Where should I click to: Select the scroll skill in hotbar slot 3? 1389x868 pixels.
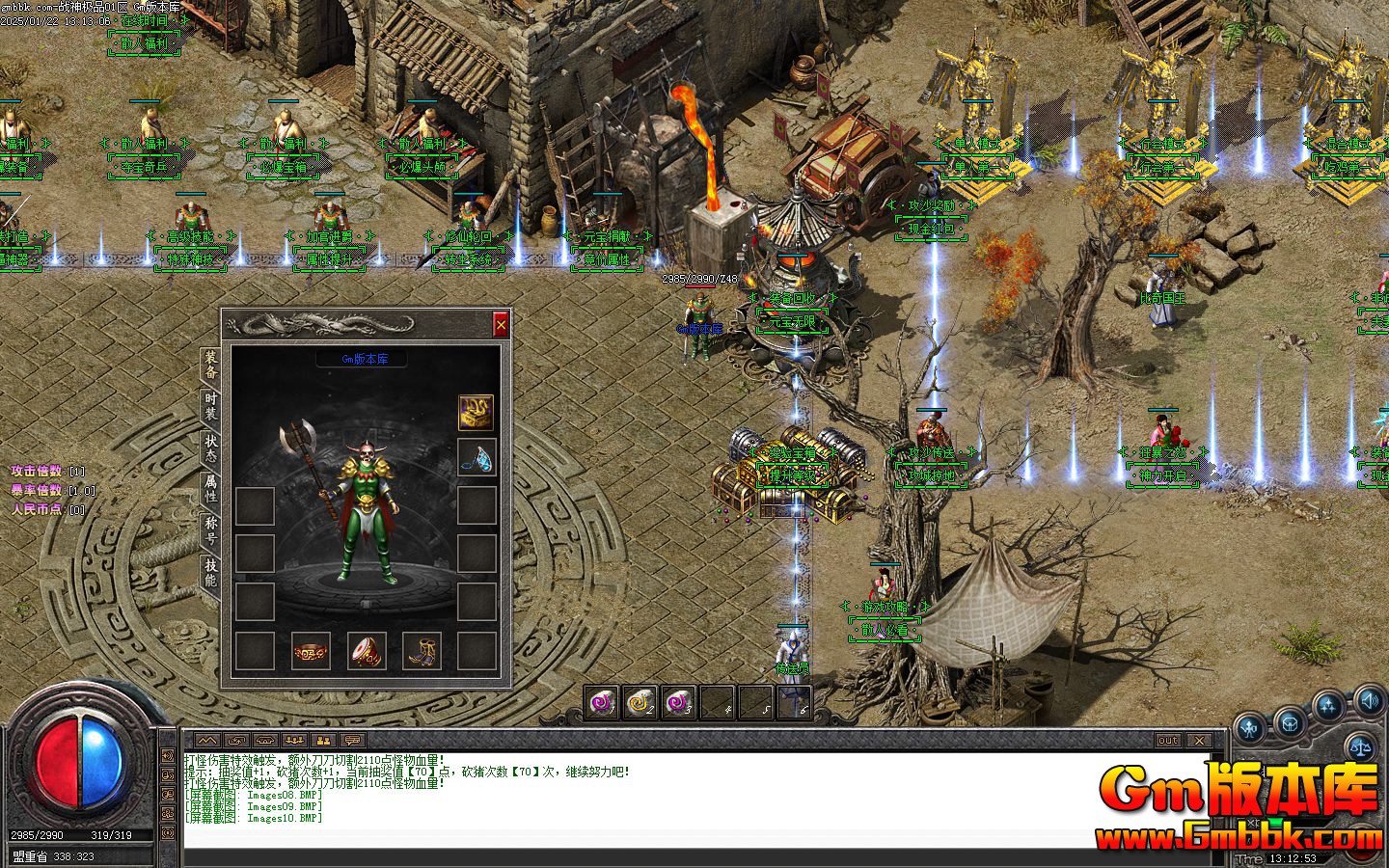pos(676,701)
